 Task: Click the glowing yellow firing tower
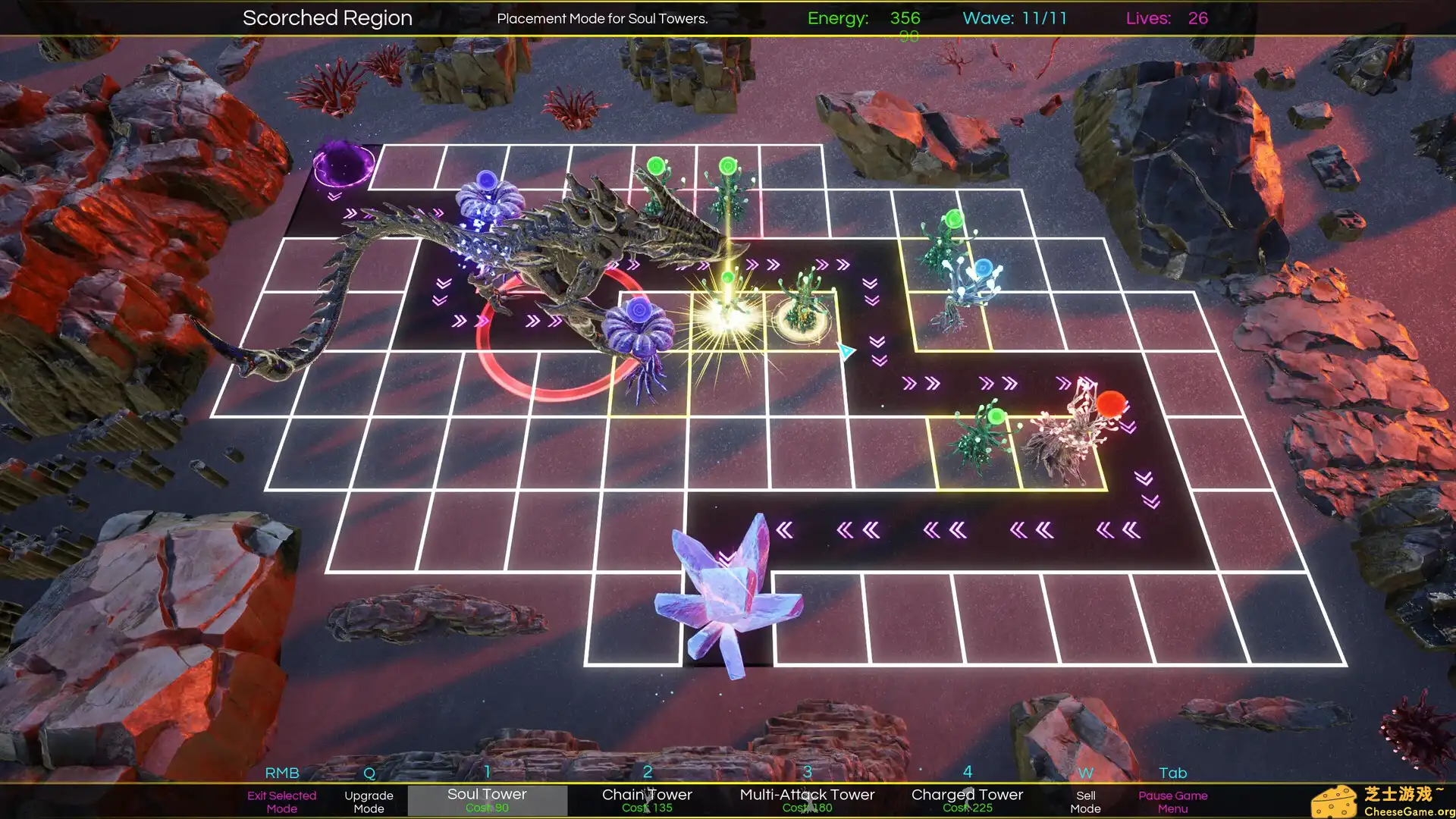[x=726, y=311]
